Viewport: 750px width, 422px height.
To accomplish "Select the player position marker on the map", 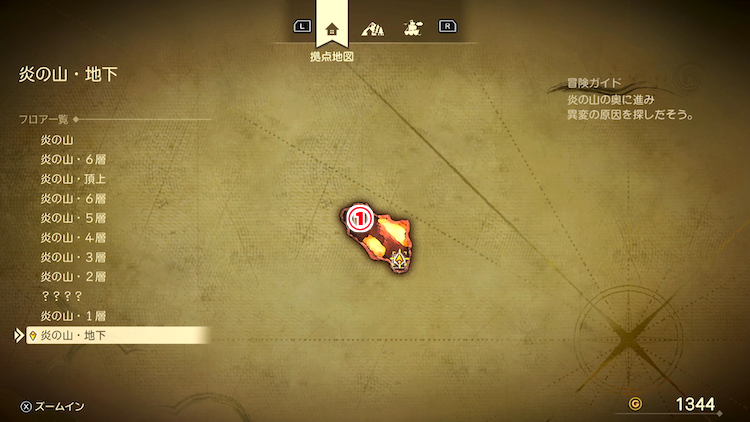I will point(401,261).
